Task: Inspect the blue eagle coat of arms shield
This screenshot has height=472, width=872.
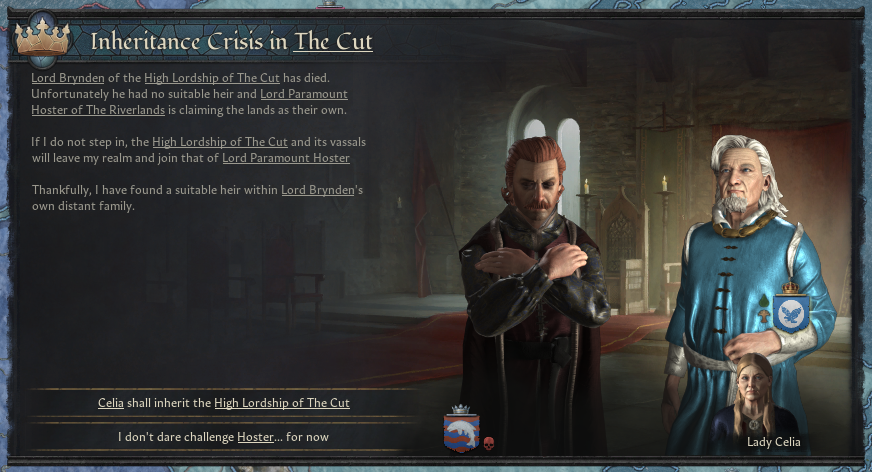Action: 792,312
